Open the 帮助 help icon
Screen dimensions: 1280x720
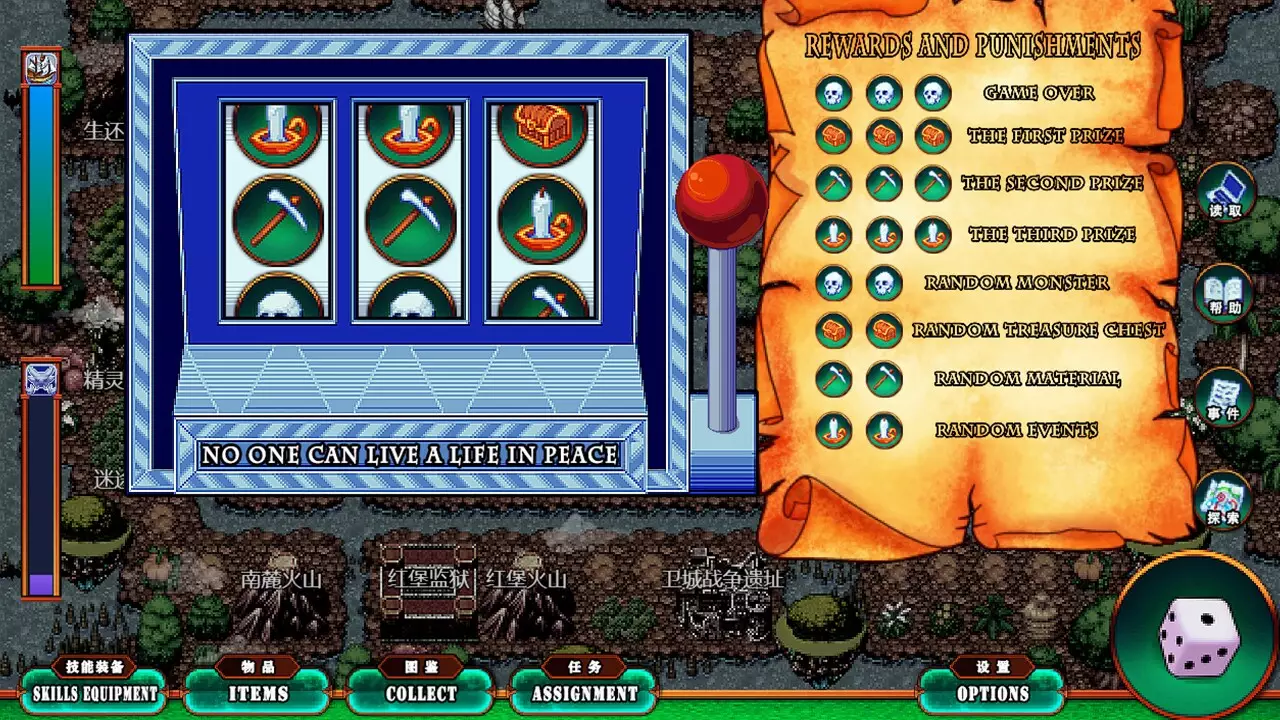point(1225,295)
